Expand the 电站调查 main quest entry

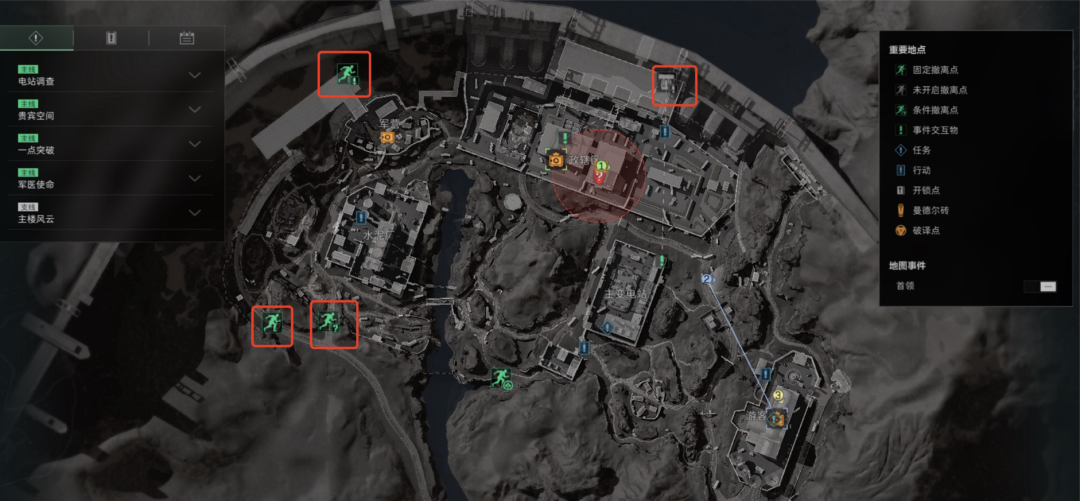click(x=195, y=75)
